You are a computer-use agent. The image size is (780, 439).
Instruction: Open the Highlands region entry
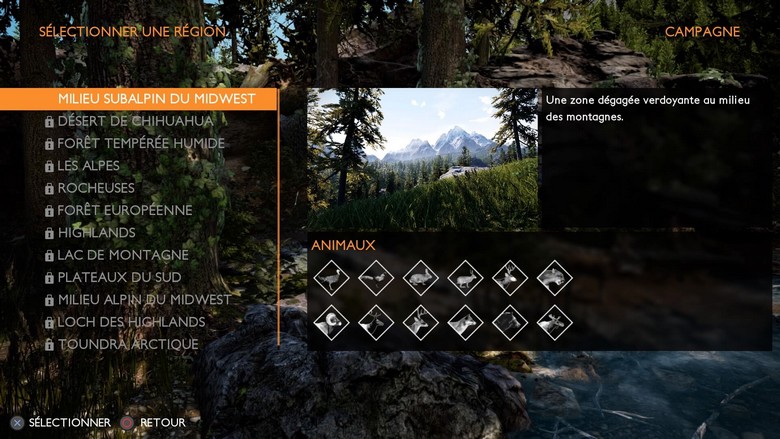[96, 233]
